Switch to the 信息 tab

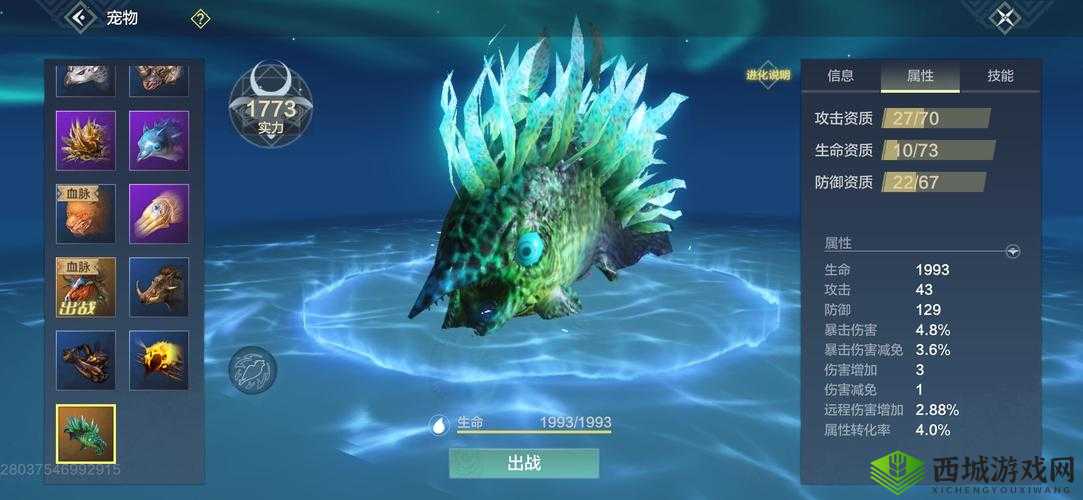(841, 76)
